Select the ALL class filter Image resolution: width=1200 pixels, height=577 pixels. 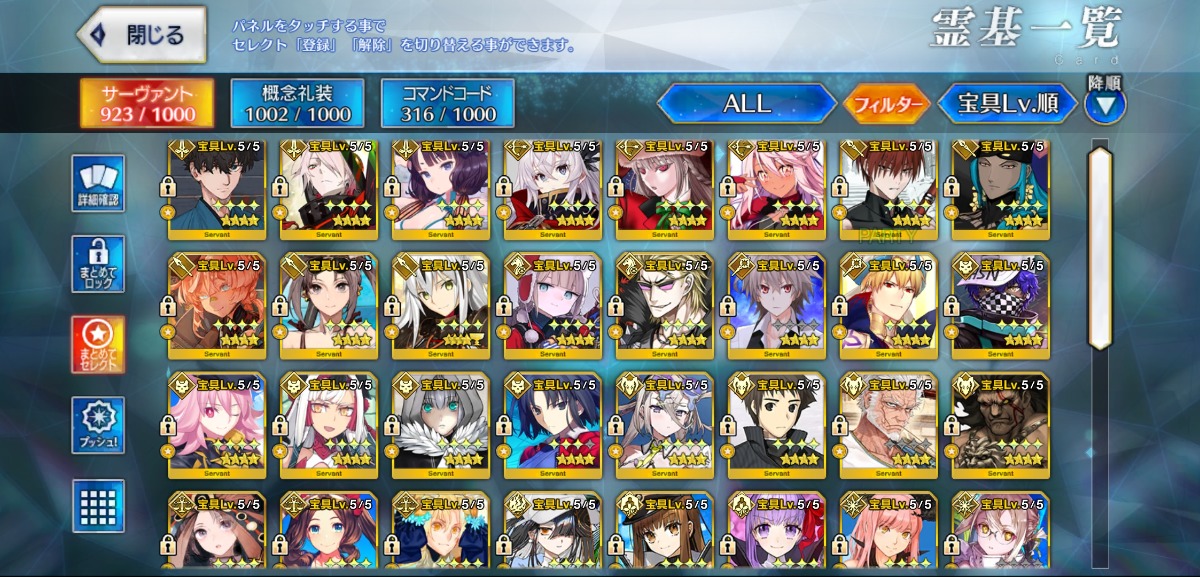(x=746, y=103)
